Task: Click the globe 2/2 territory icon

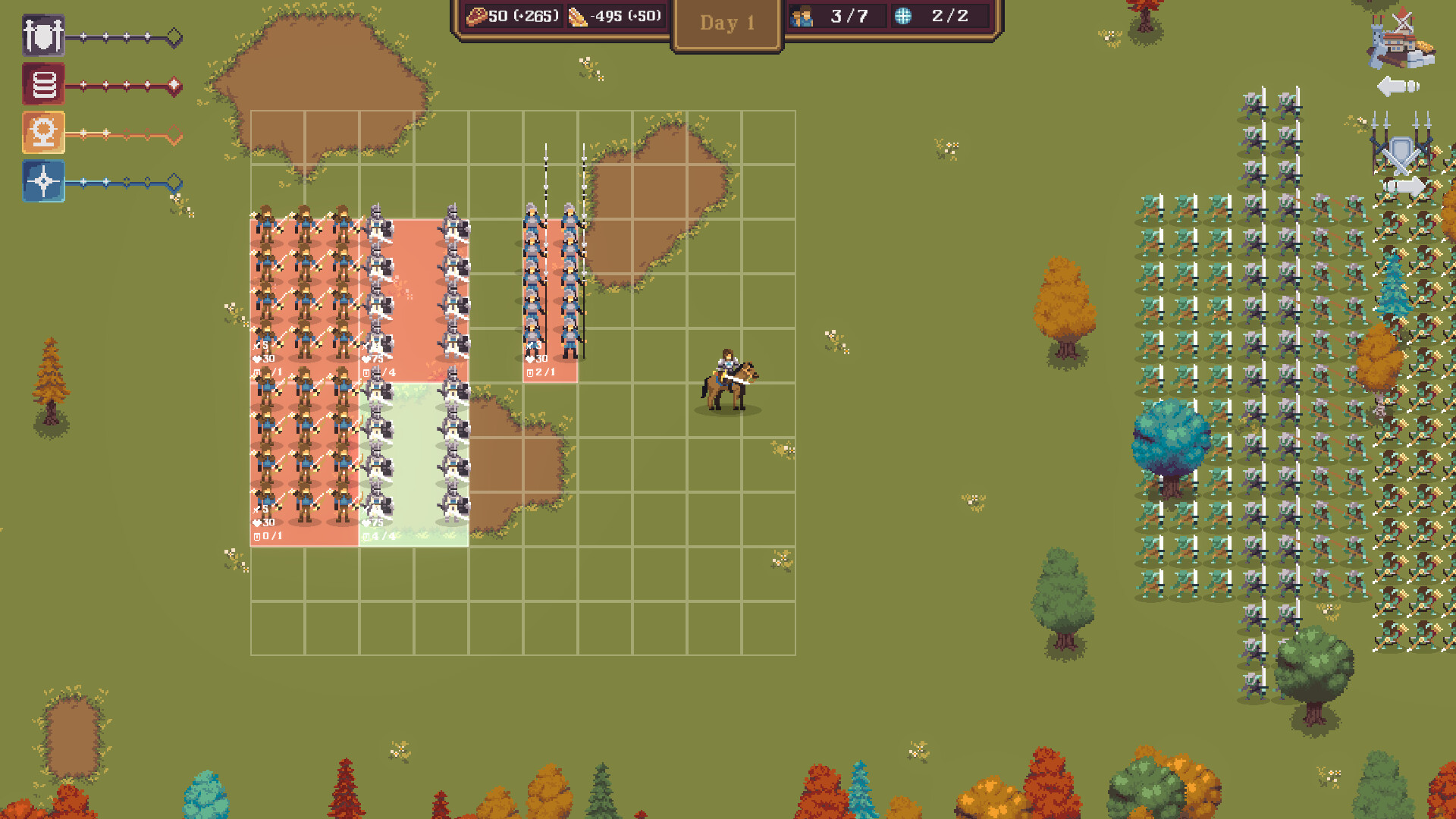Action: tap(902, 15)
